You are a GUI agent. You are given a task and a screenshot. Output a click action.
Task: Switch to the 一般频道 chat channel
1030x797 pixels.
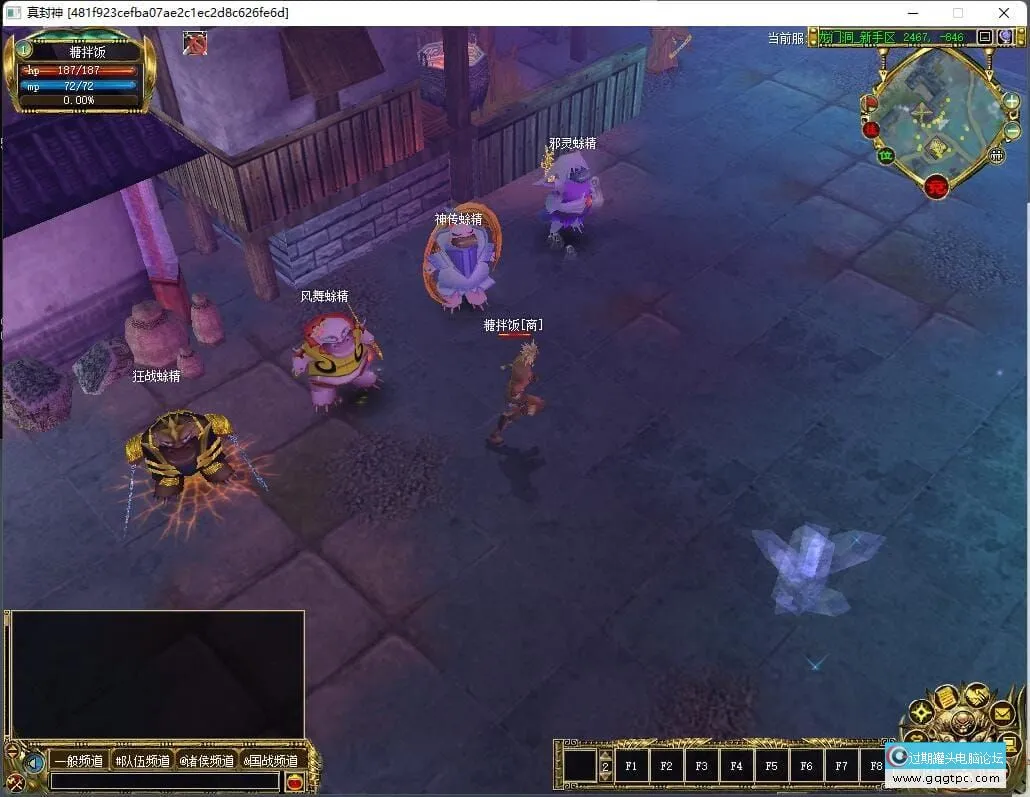78,761
